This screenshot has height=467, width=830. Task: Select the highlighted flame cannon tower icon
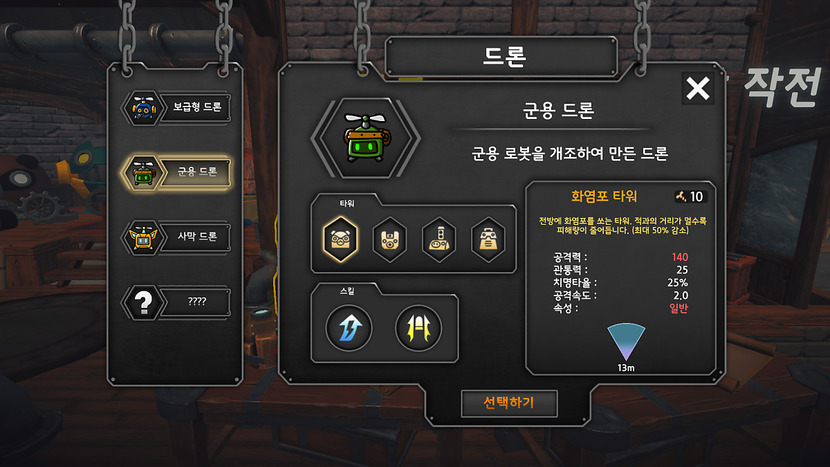click(x=341, y=239)
